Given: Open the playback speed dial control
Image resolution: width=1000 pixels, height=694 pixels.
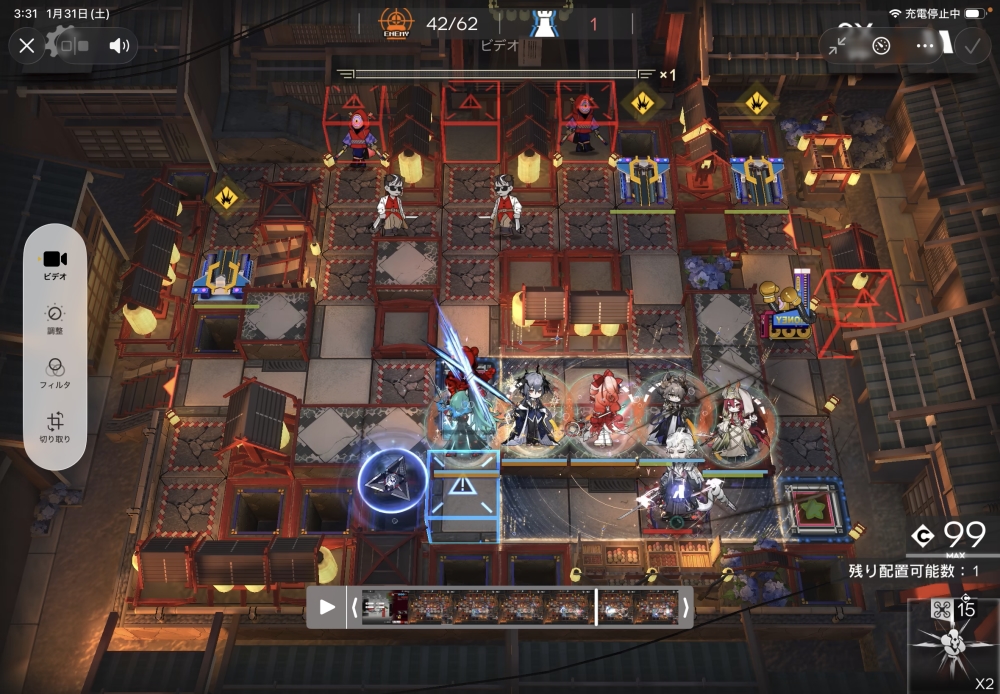Looking at the screenshot, I should [x=881, y=45].
